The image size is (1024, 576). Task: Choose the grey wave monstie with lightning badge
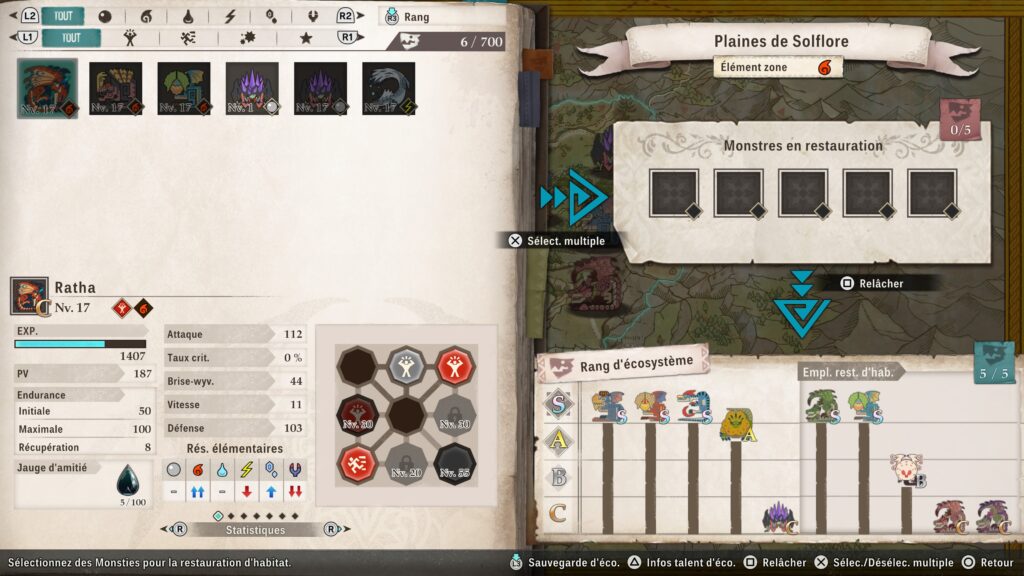pos(389,88)
